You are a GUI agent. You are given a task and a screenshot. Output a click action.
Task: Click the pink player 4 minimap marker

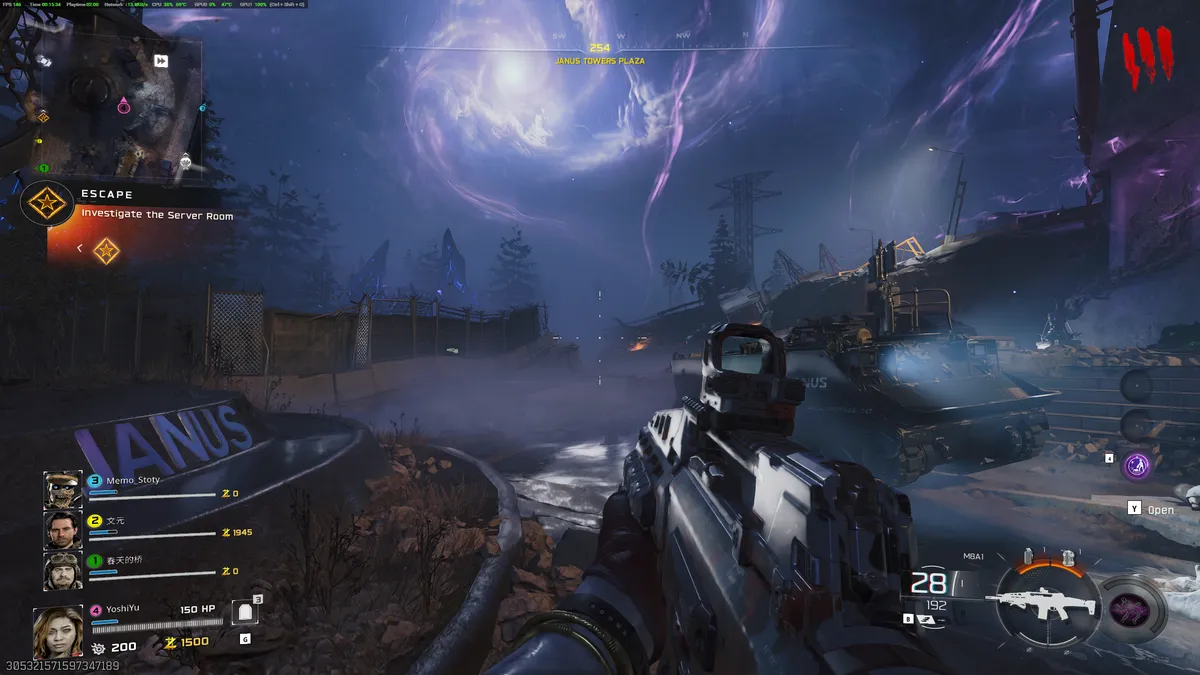click(123, 105)
